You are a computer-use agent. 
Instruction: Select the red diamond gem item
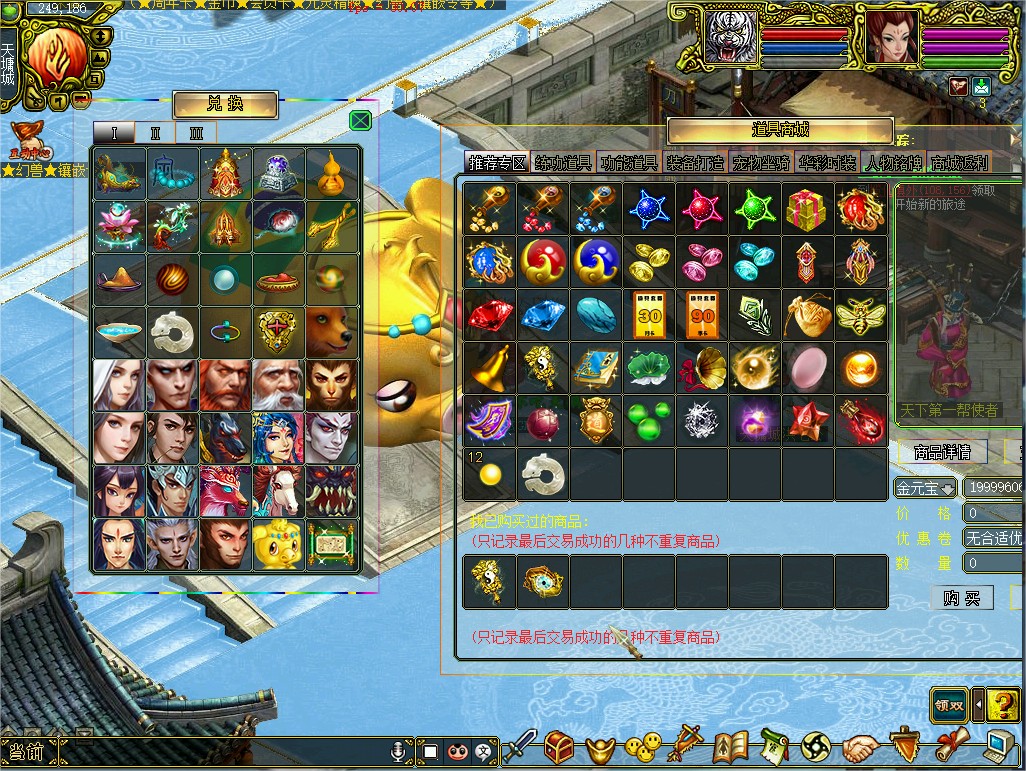coord(489,315)
